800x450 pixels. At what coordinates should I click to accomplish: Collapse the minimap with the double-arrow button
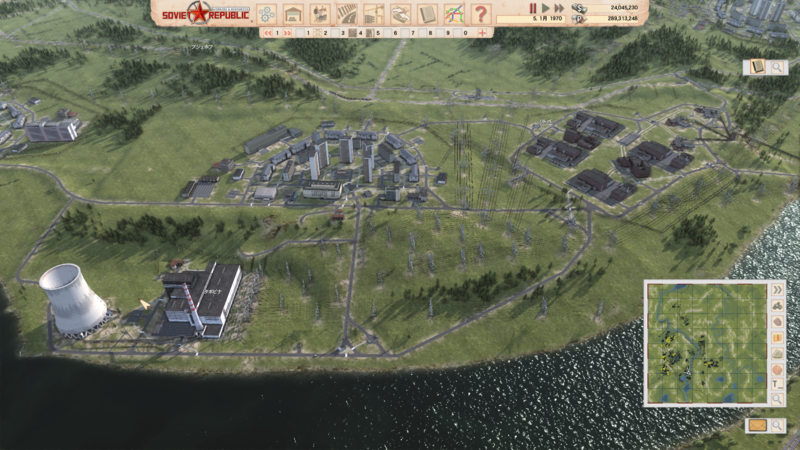[777, 289]
